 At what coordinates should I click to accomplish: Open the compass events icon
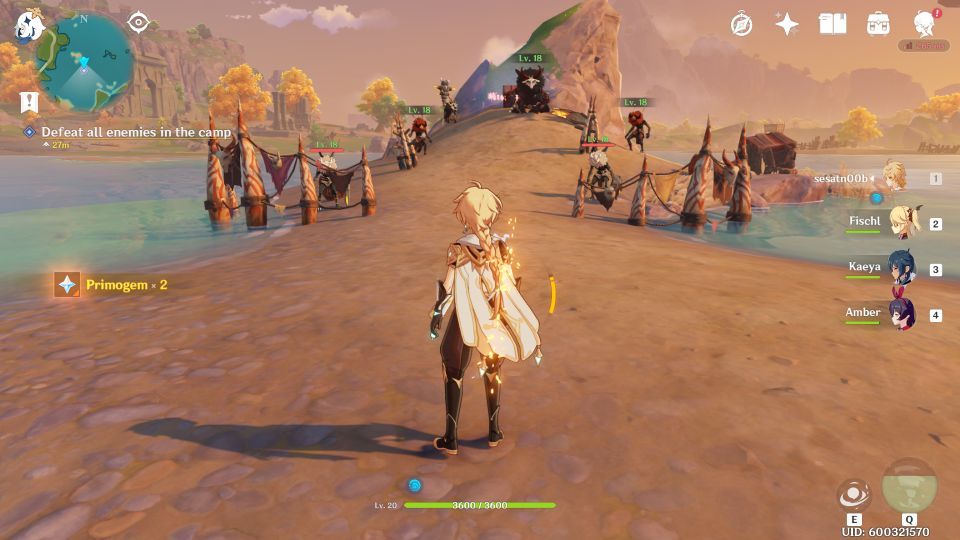click(x=741, y=24)
